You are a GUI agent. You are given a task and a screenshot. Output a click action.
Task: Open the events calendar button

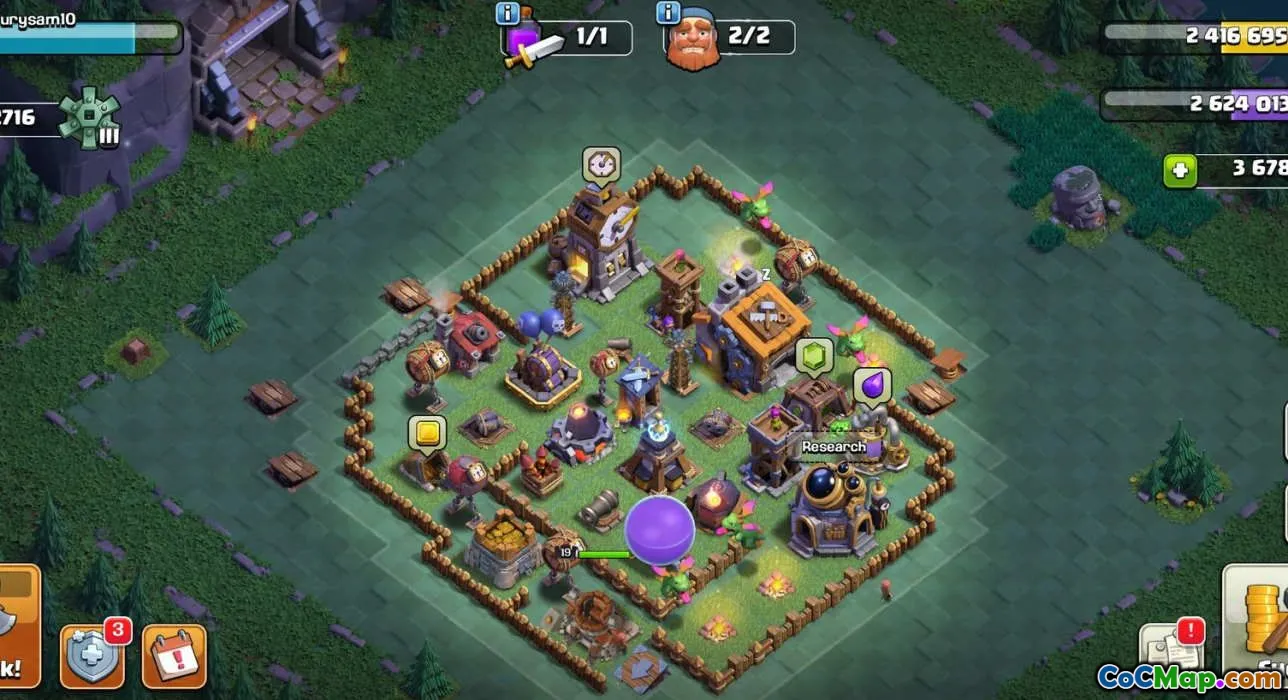[x=174, y=658]
